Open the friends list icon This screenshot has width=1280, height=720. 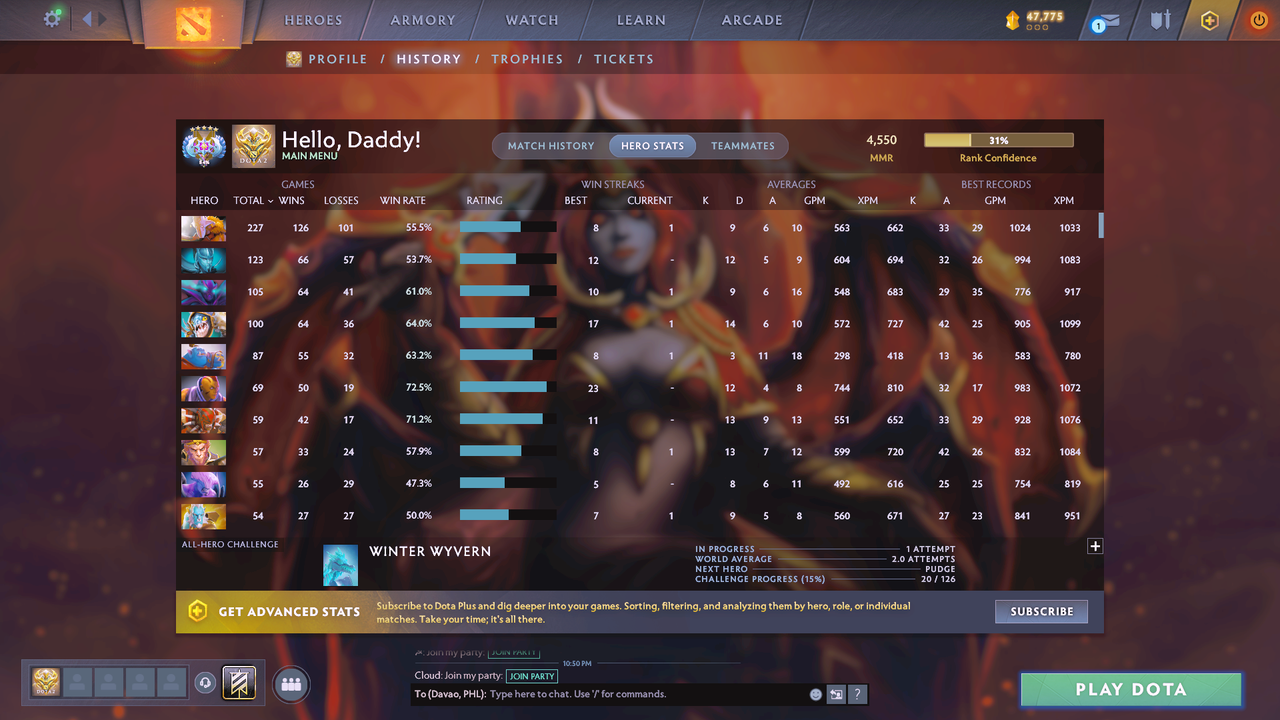[x=291, y=684]
